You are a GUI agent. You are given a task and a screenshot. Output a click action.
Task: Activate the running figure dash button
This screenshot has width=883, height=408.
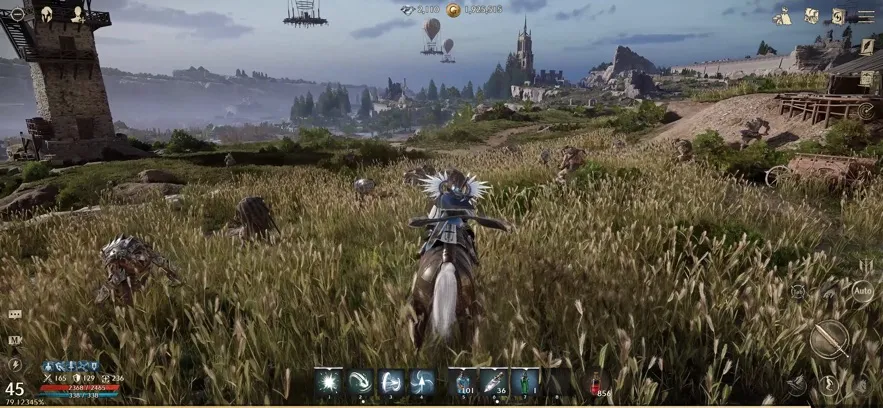click(829, 384)
